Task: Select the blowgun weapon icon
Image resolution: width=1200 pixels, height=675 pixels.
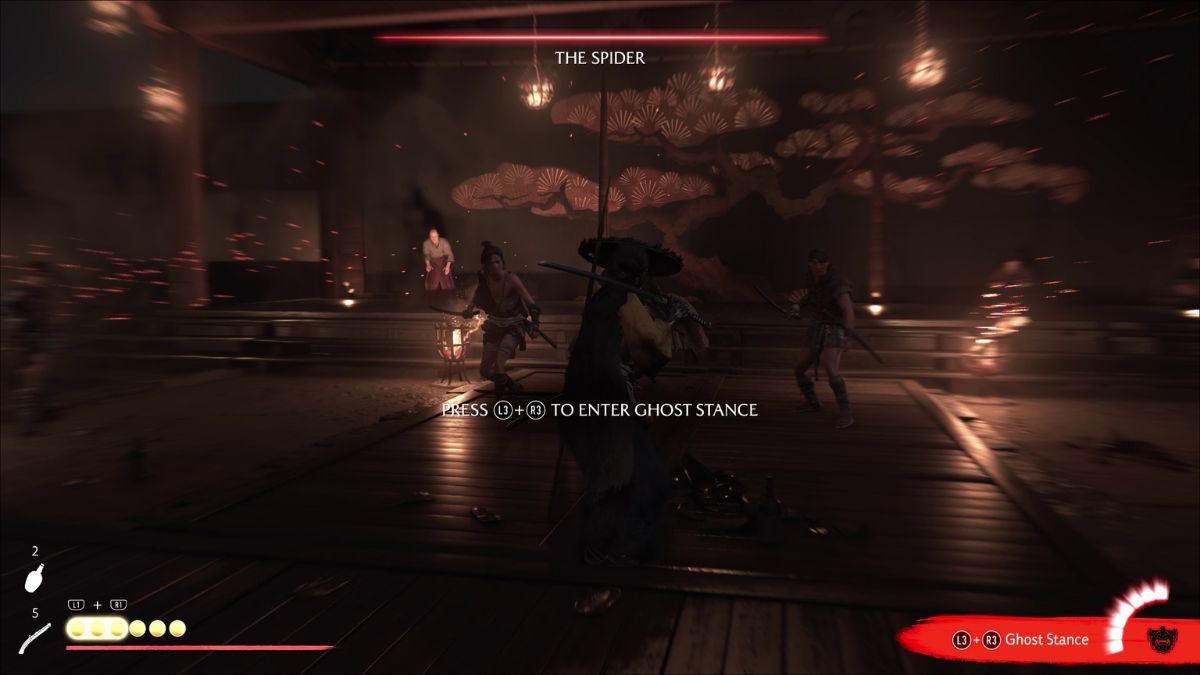Action: pyautogui.click(x=35, y=638)
